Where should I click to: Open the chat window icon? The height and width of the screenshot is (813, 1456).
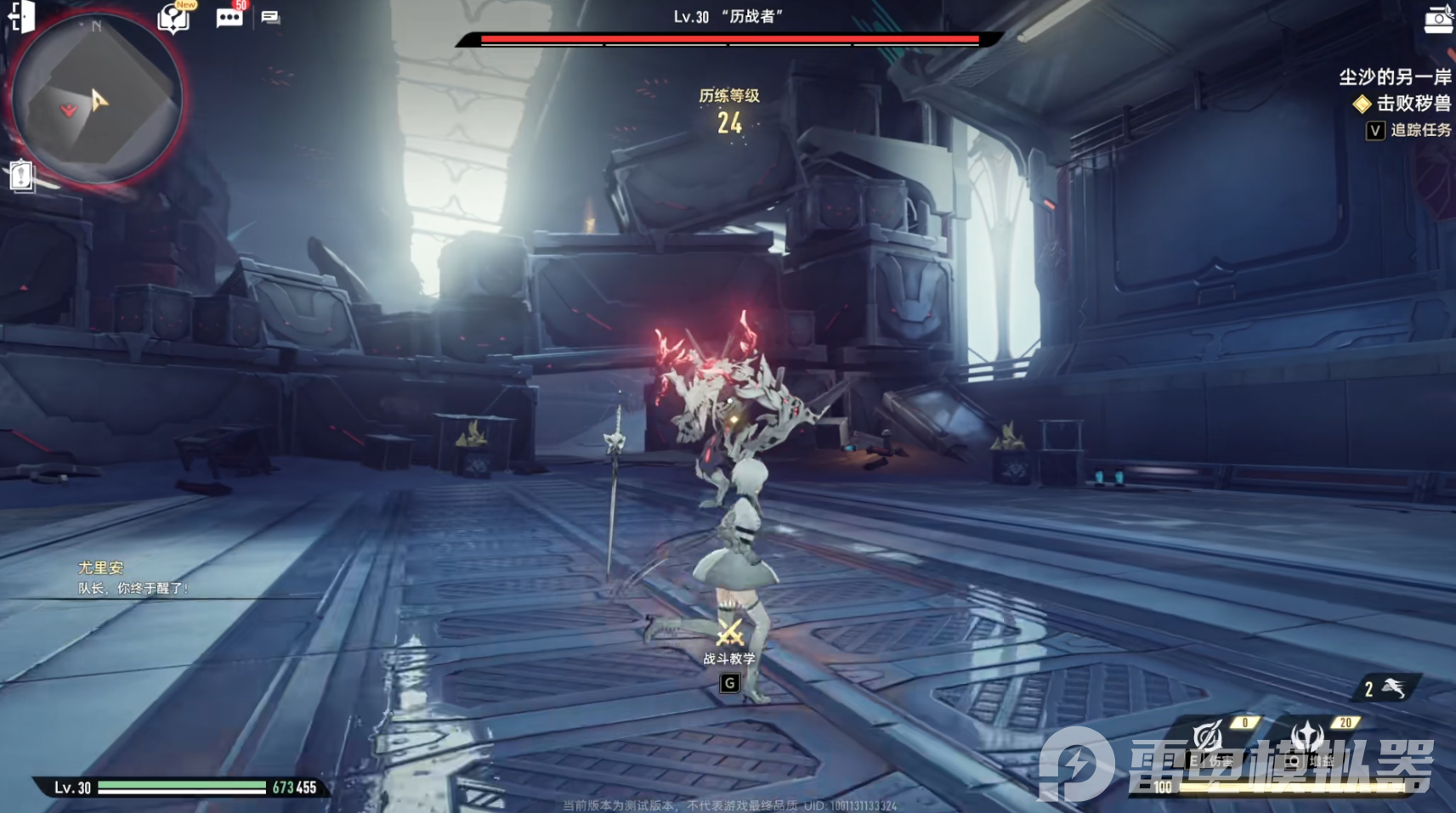pyautogui.click(x=270, y=17)
